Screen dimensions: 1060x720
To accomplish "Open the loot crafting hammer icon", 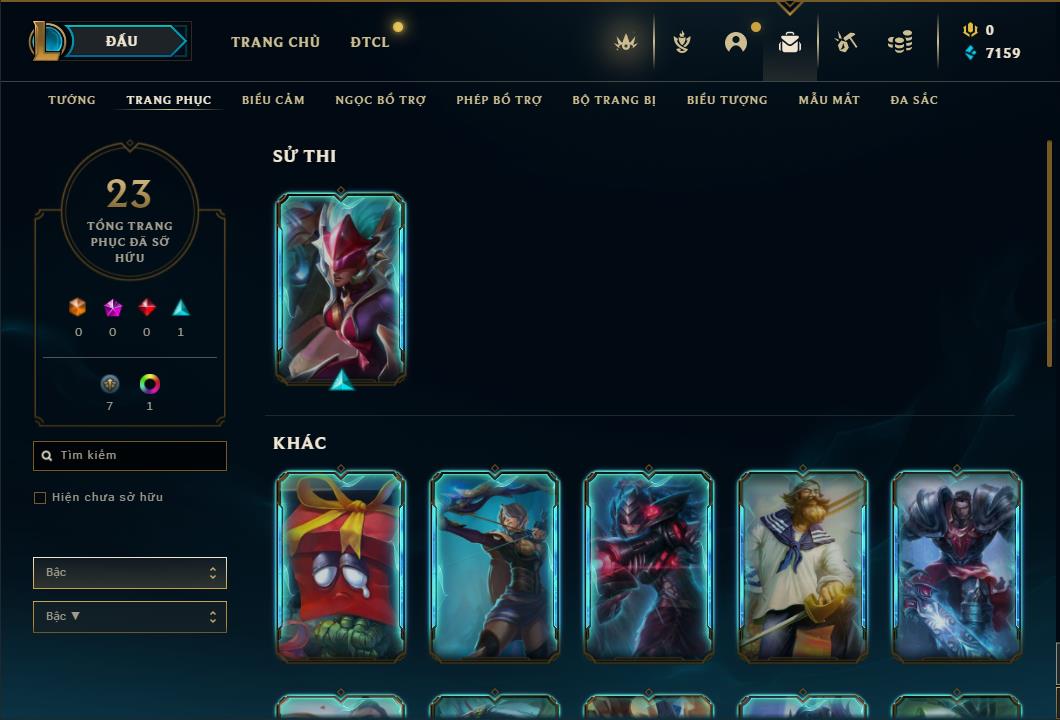I will click(846, 42).
